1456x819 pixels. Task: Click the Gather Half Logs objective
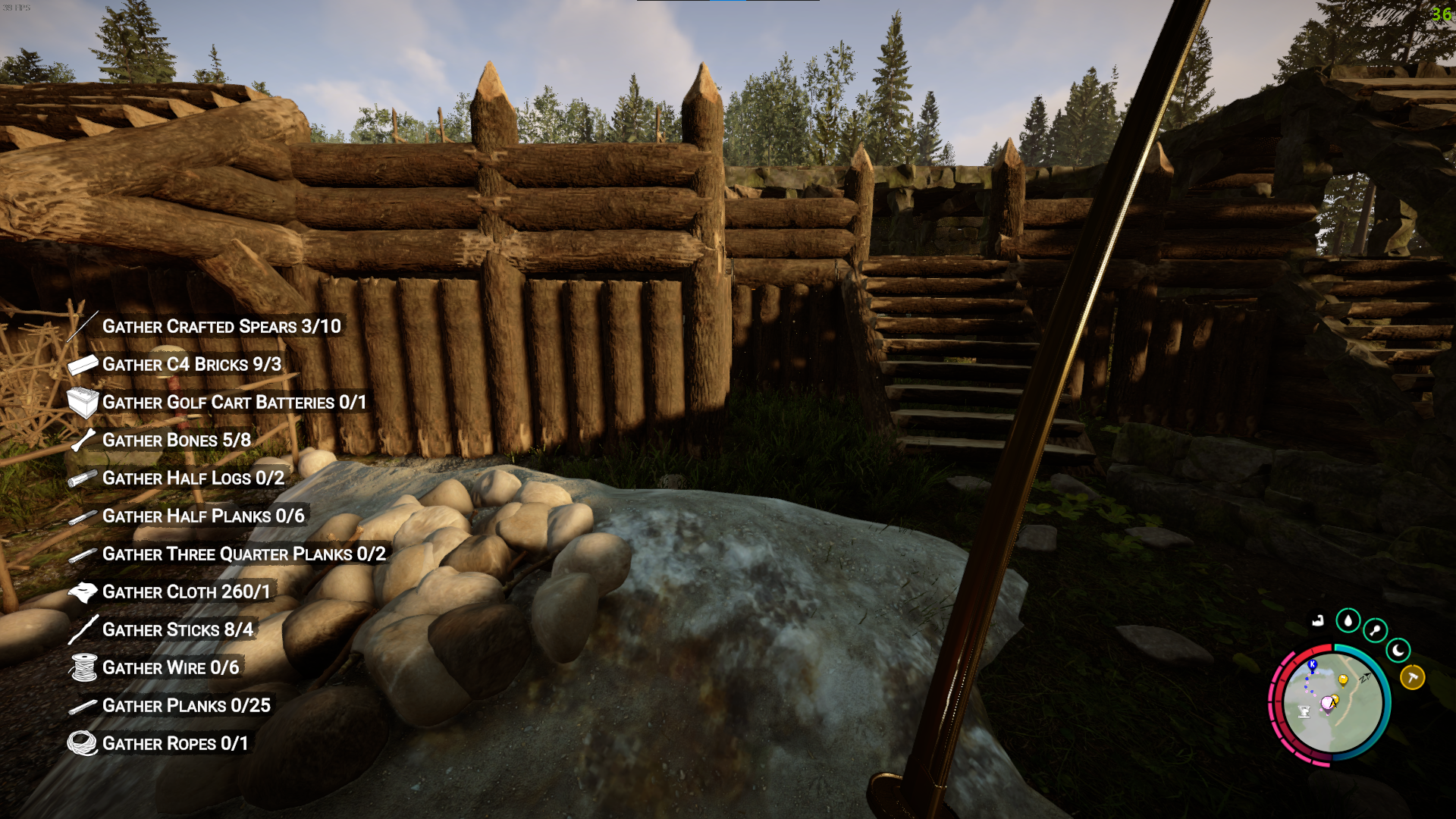[x=193, y=479]
